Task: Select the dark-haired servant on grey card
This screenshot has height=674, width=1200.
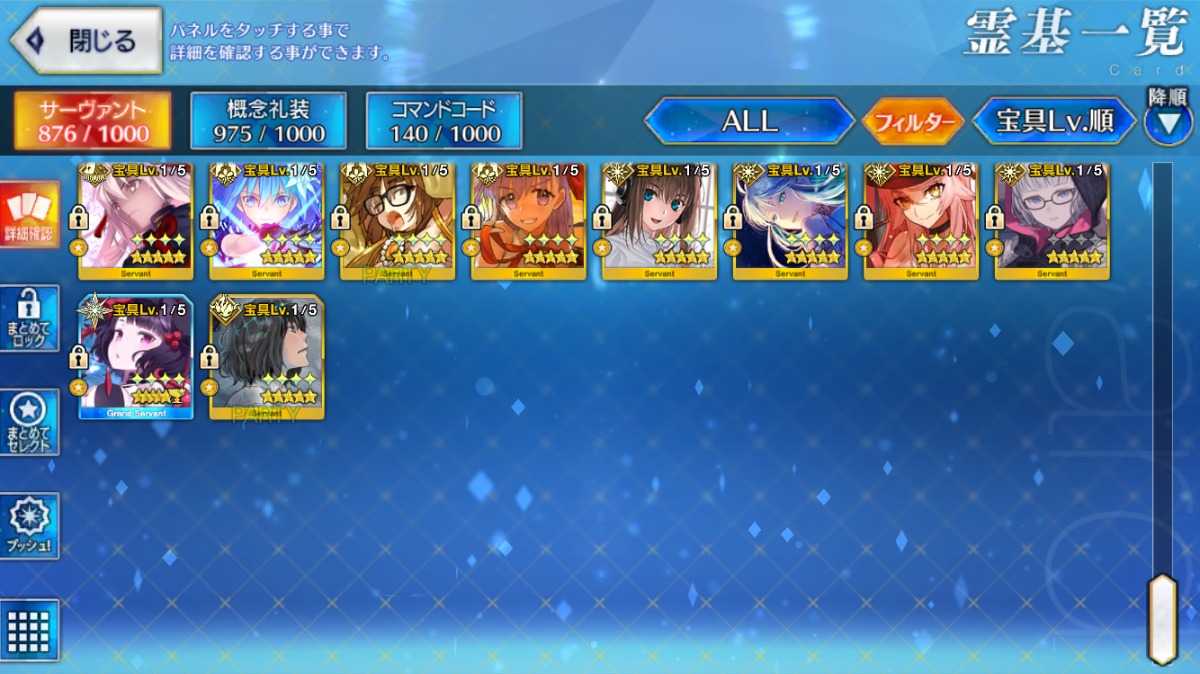Action: point(266,357)
